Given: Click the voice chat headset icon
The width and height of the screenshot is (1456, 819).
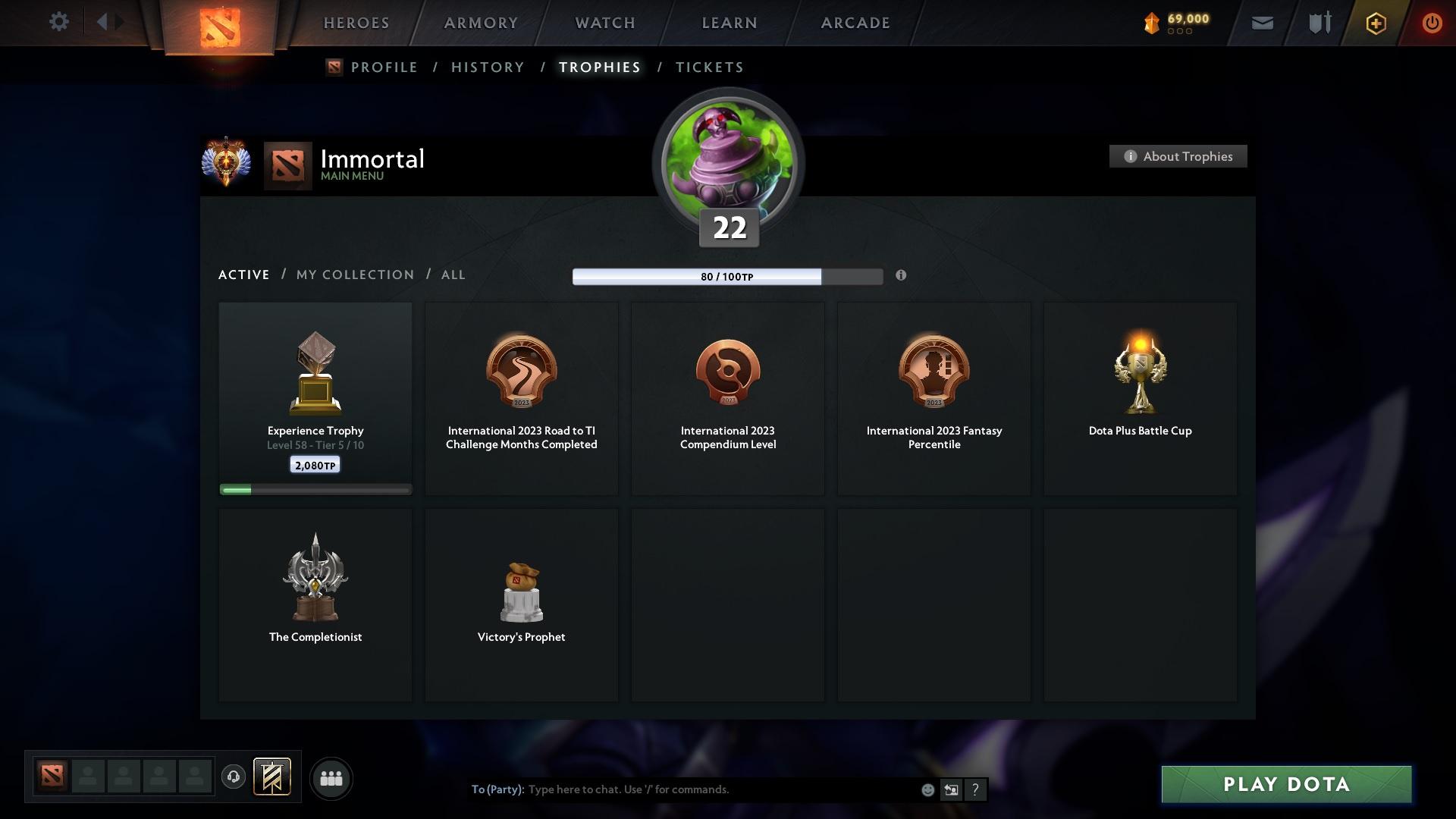Looking at the screenshot, I should point(234,777).
